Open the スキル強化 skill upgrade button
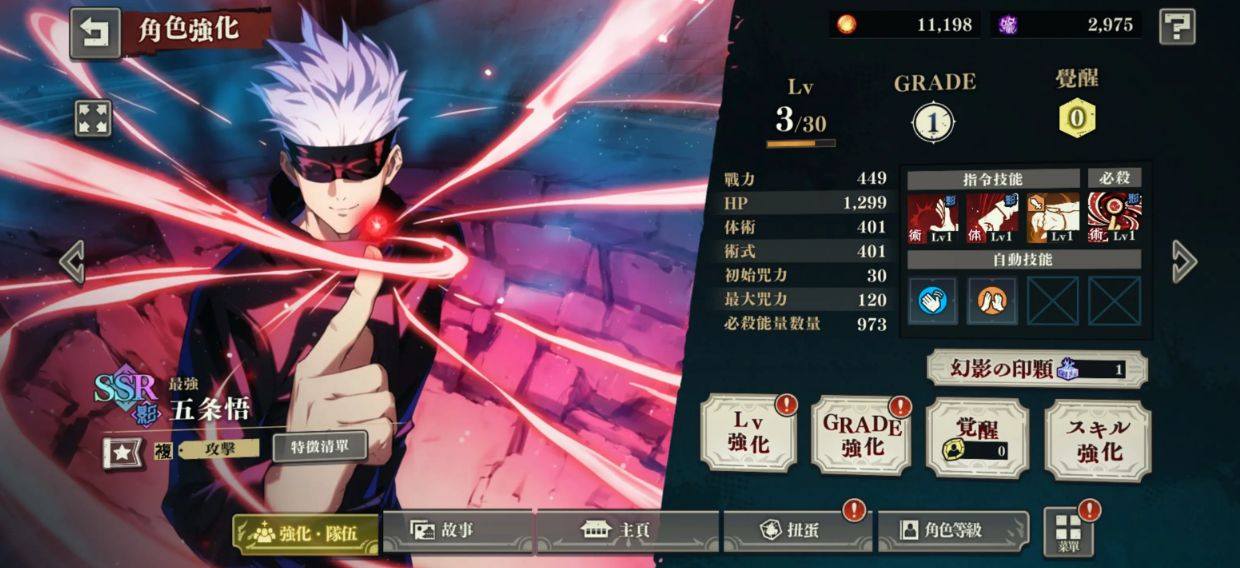Screen dimensions: 1240x568 pos(1097,440)
